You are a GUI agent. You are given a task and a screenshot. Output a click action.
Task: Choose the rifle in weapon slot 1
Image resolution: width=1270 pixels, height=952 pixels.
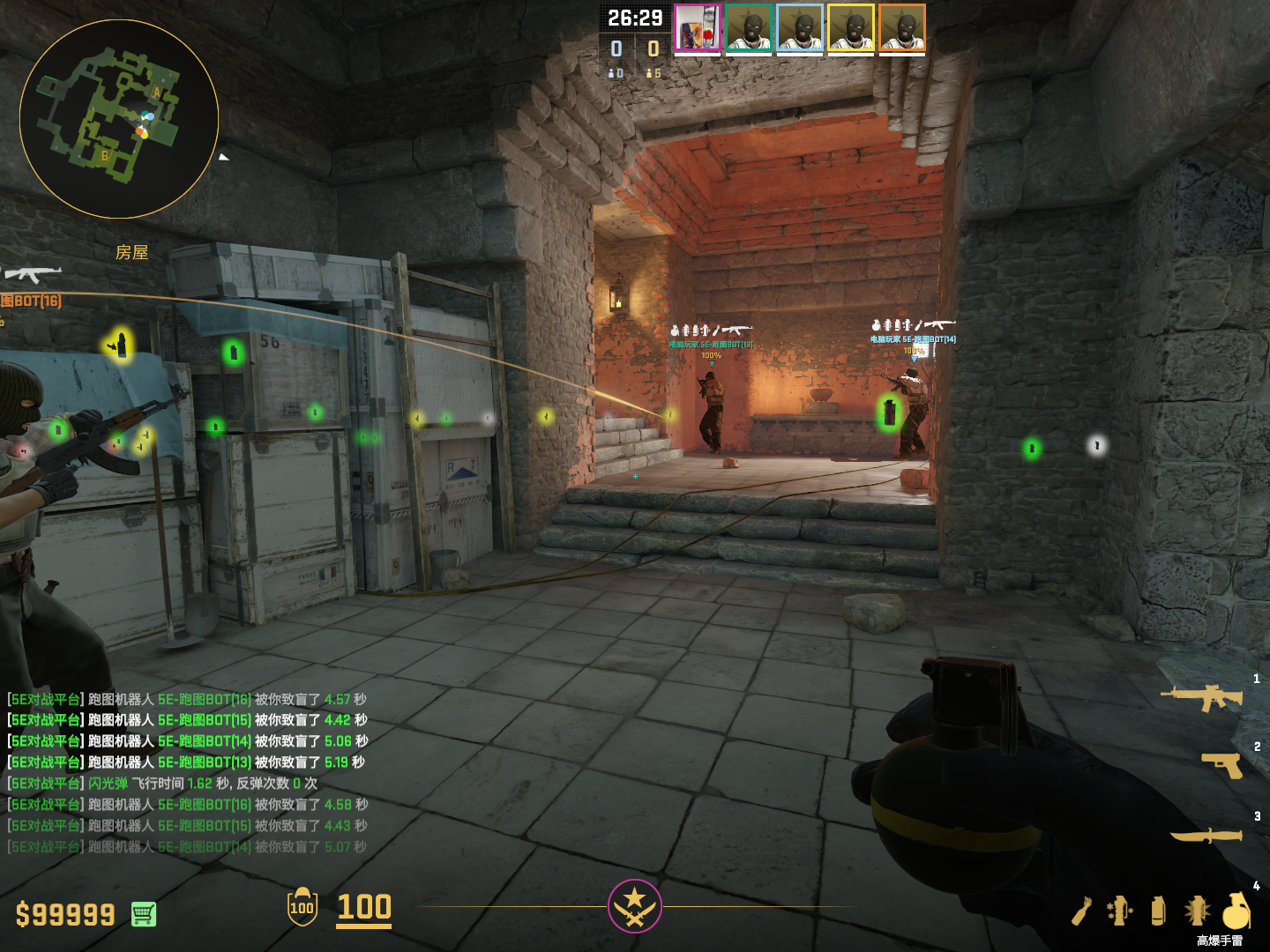click(x=1202, y=697)
